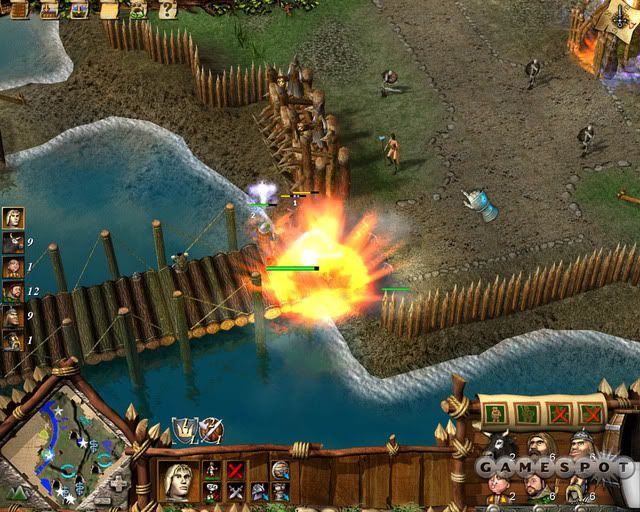Open the scroll-shaped top menu button
Screen dimensions: 640x512
pos(112,10)
